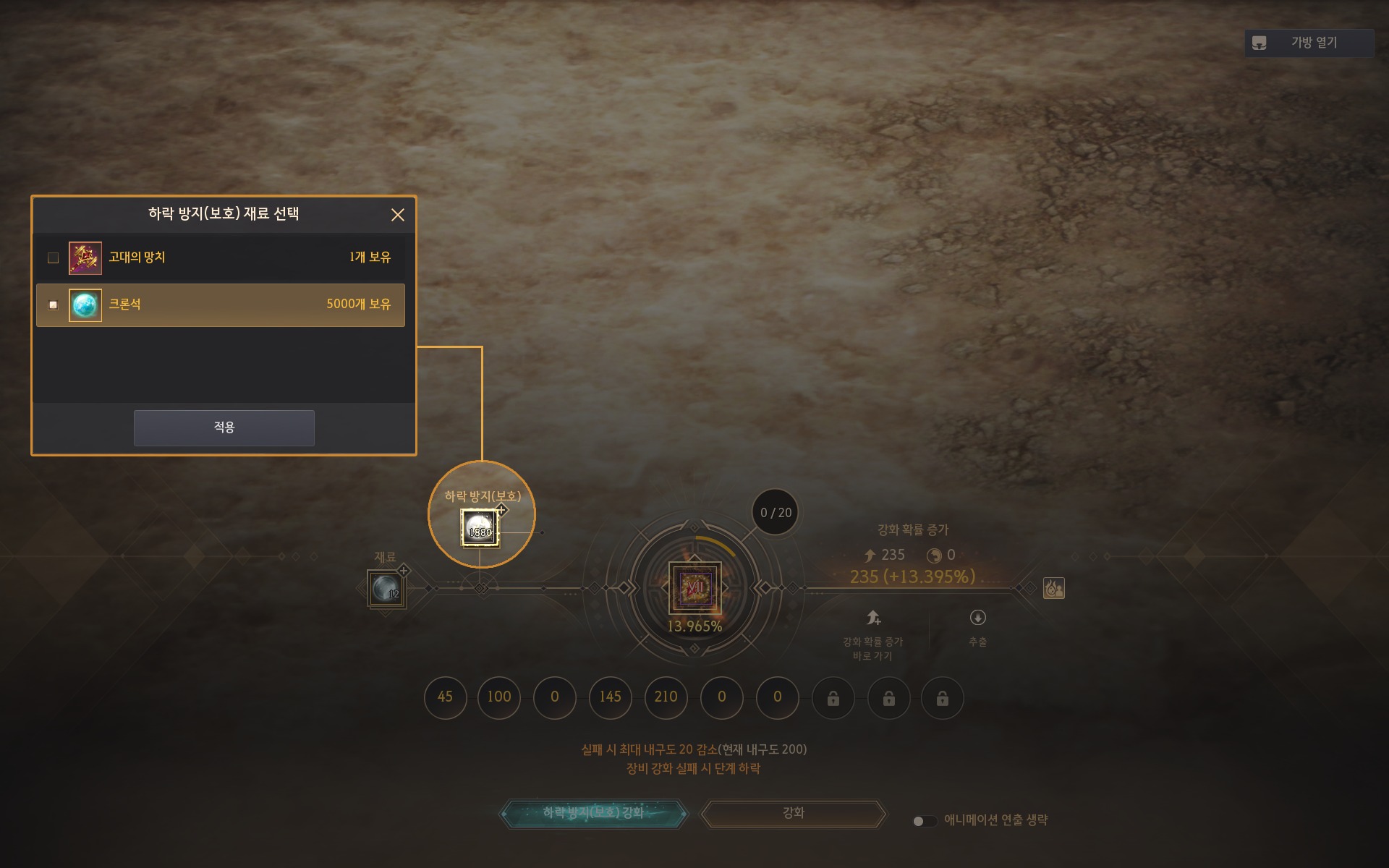Select the failstack slot showing 210
Screen dimensions: 1389x868
(x=666, y=697)
